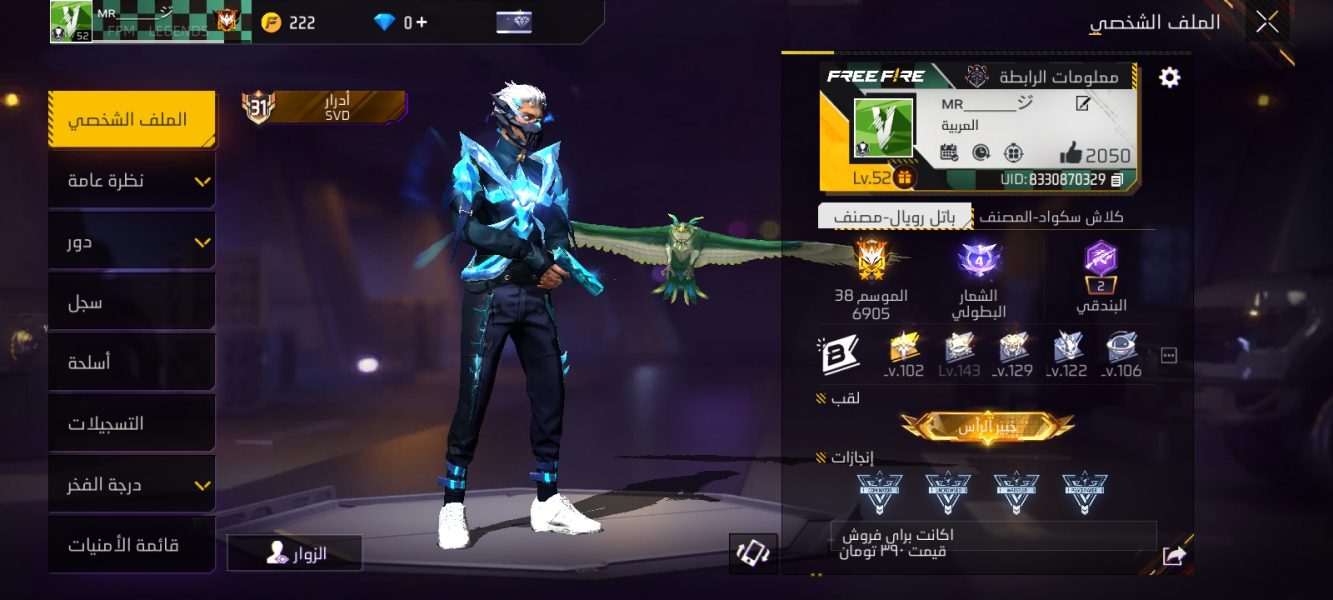Expand the درجة الفخر menu entry

[x=132, y=485]
